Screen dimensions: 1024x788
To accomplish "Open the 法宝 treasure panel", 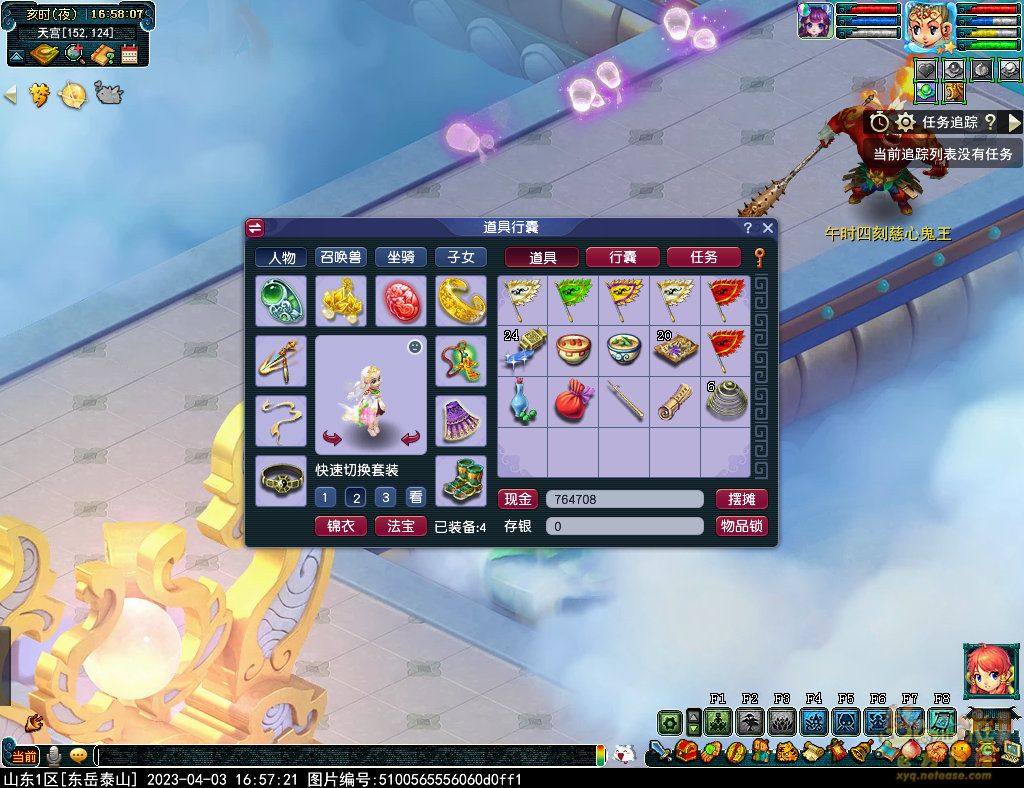I will 400,526.
